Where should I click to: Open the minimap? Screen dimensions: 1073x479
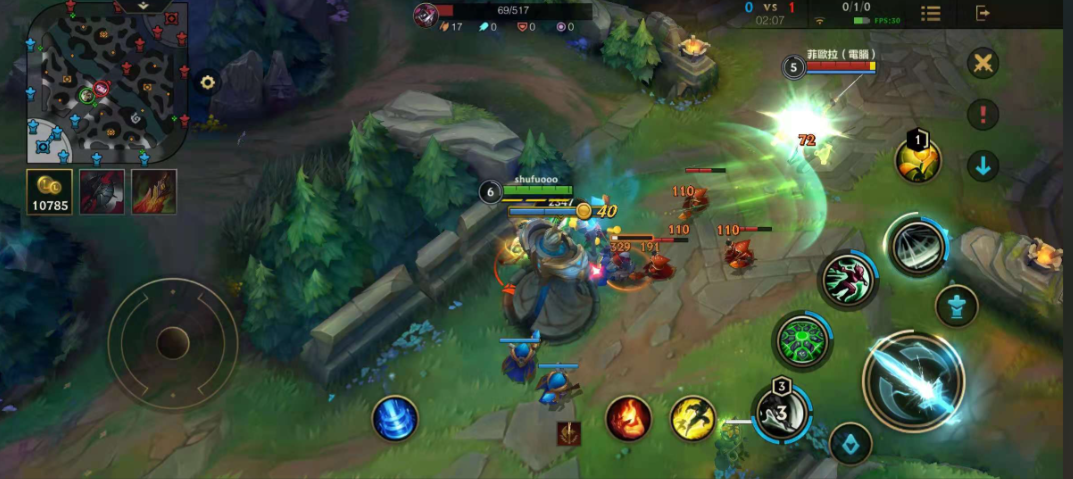pos(105,82)
